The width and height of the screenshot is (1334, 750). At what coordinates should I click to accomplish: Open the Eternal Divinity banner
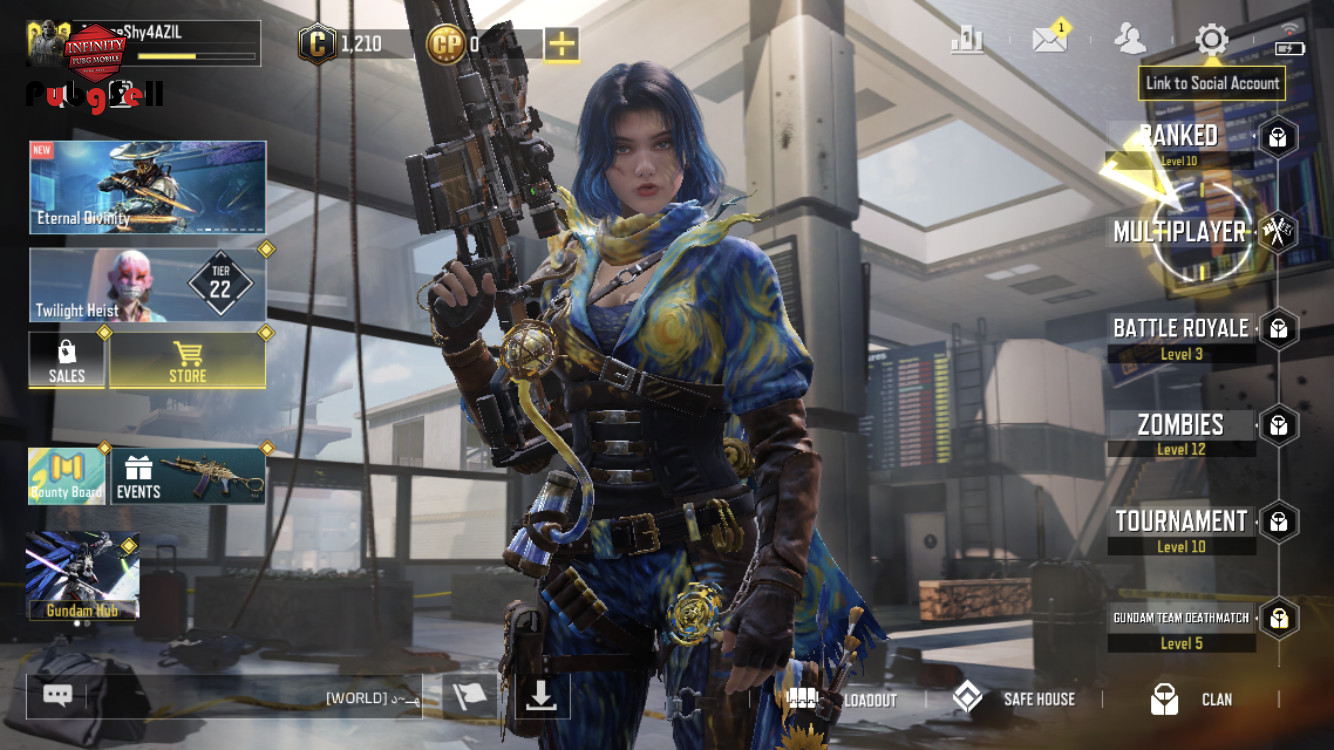click(148, 187)
